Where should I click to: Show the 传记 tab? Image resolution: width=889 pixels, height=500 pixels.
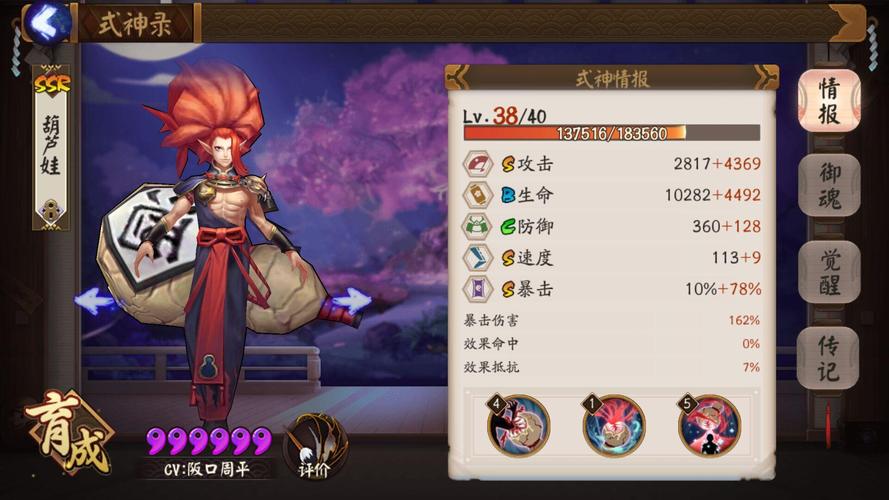coord(829,358)
